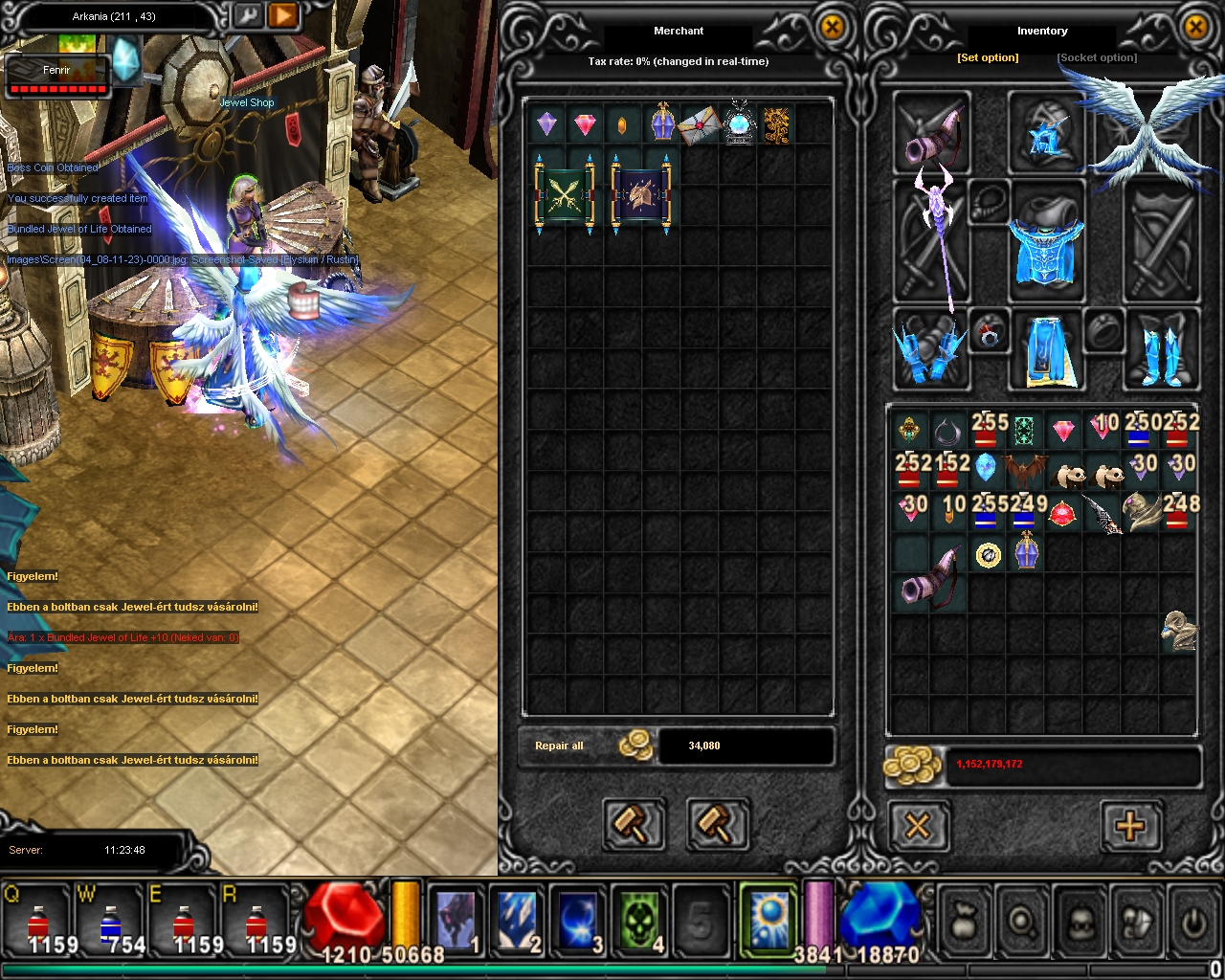
Task: Click the sealed envelope item in the shop
Action: tap(700, 123)
